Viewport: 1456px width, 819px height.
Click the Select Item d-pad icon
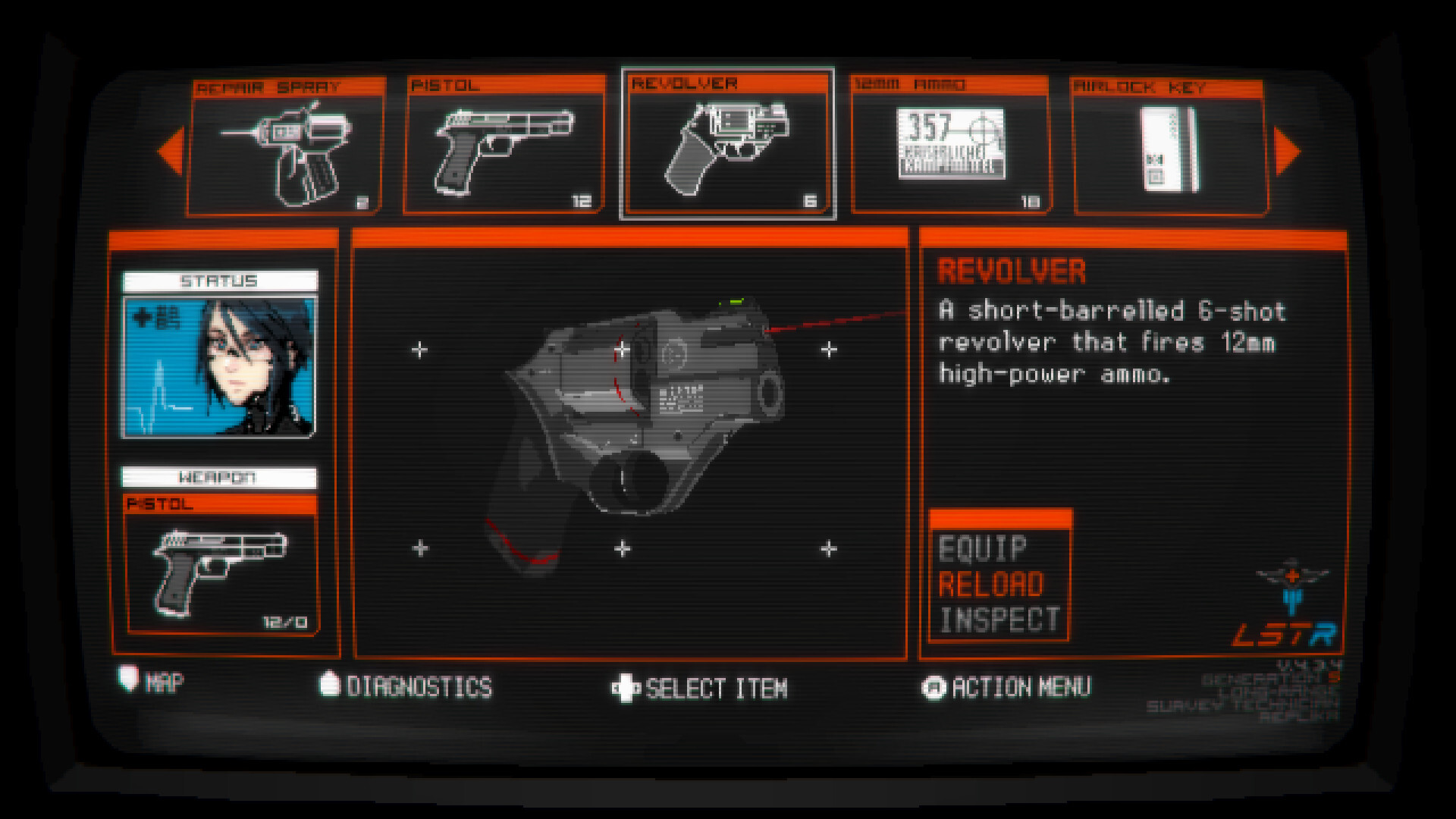(624, 686)
